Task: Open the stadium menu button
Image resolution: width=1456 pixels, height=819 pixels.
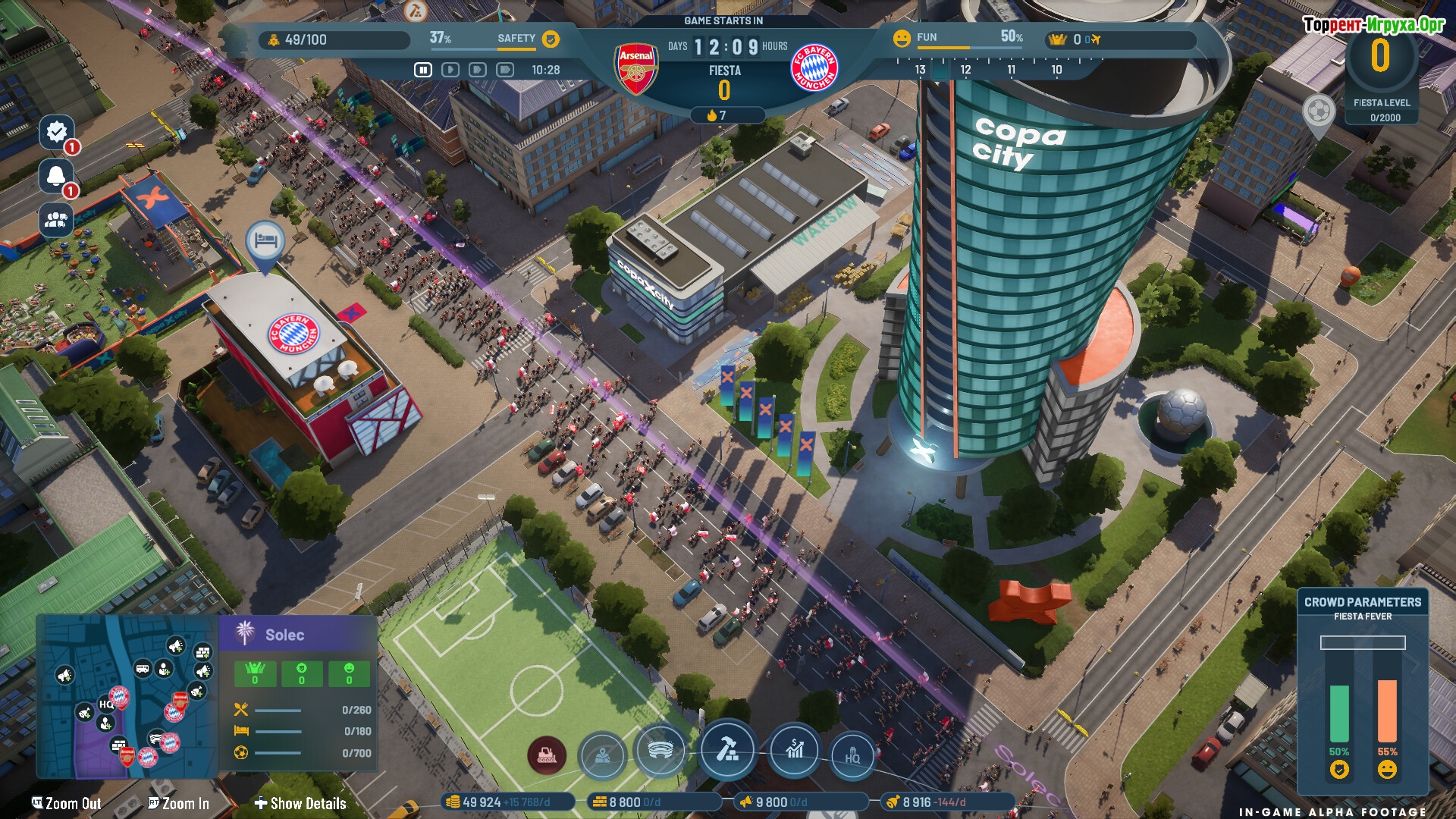Action: pyautogui.click(x=661, y=751)
